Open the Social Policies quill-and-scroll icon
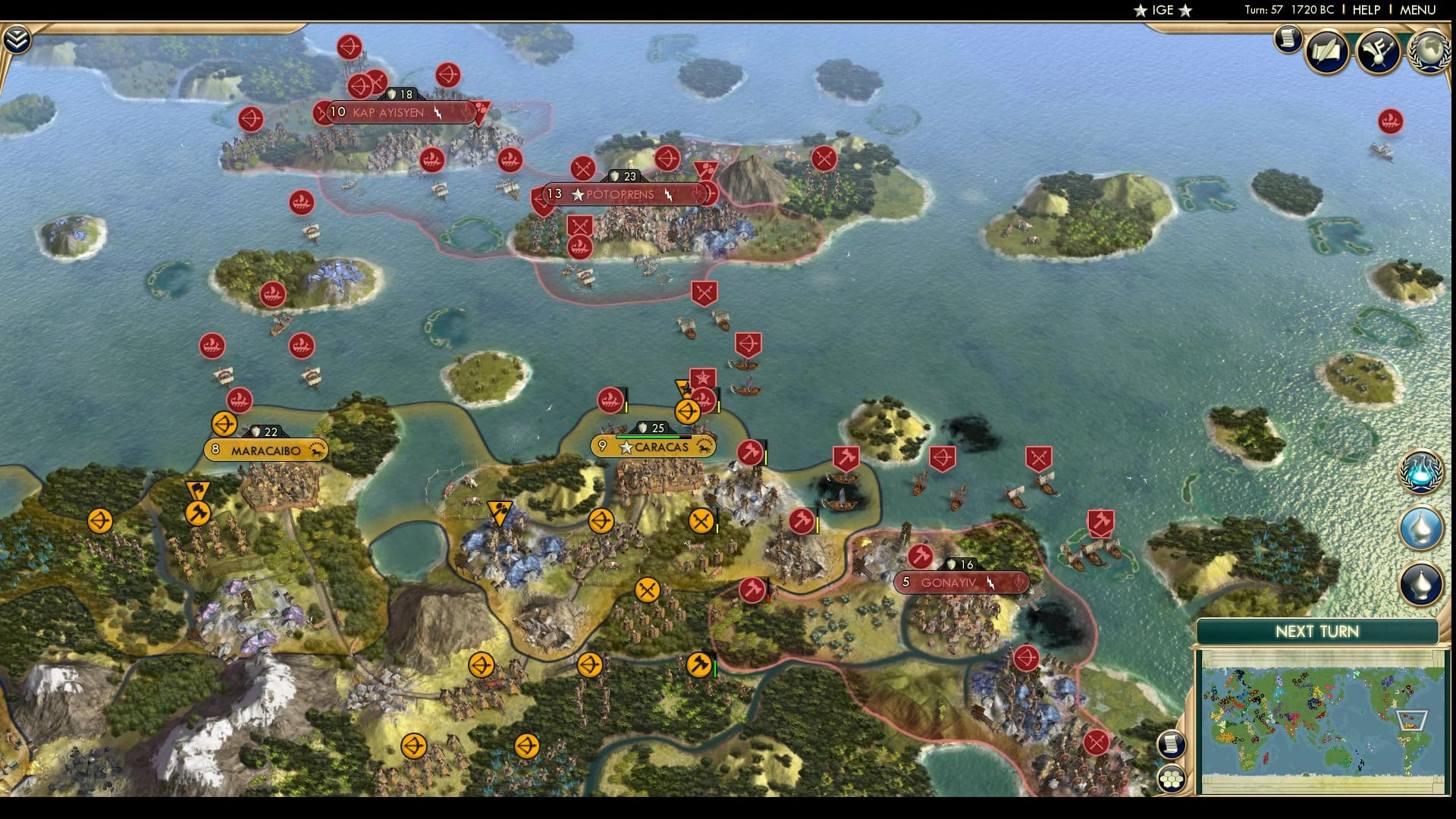This screenshot has height=819, width=1456. click(1329, 52)
